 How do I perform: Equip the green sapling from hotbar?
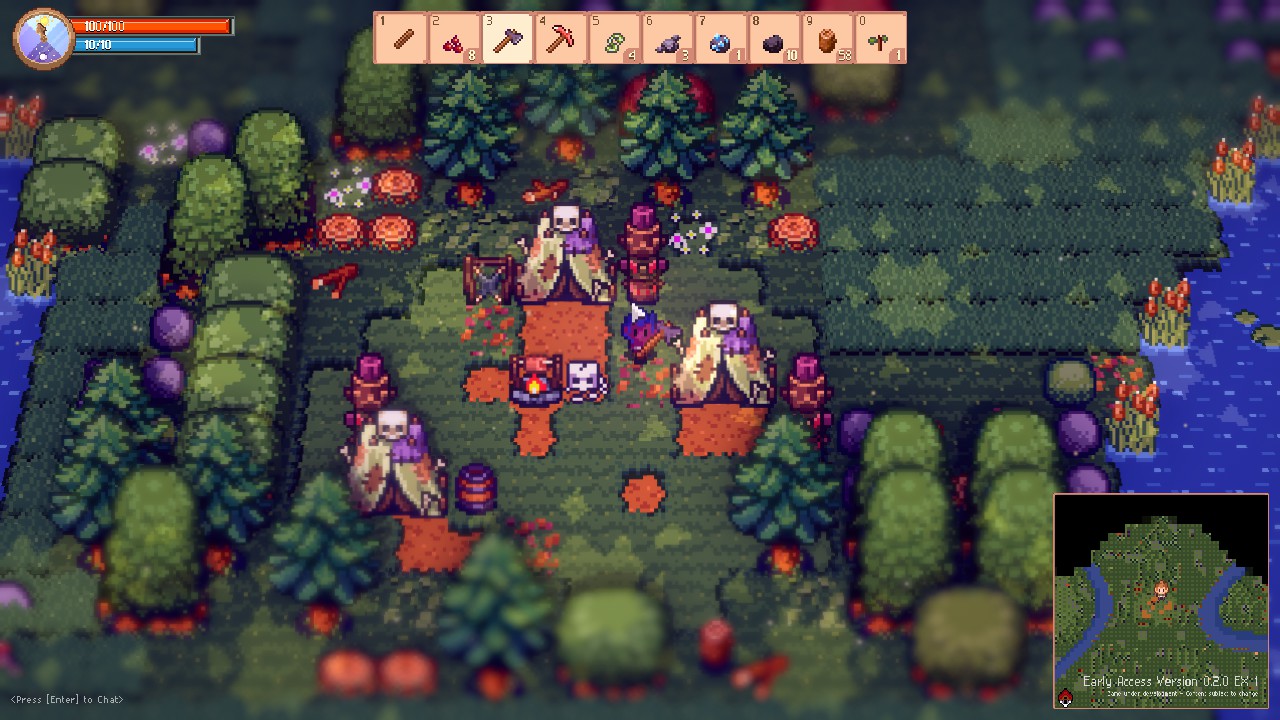click(880, 39)
